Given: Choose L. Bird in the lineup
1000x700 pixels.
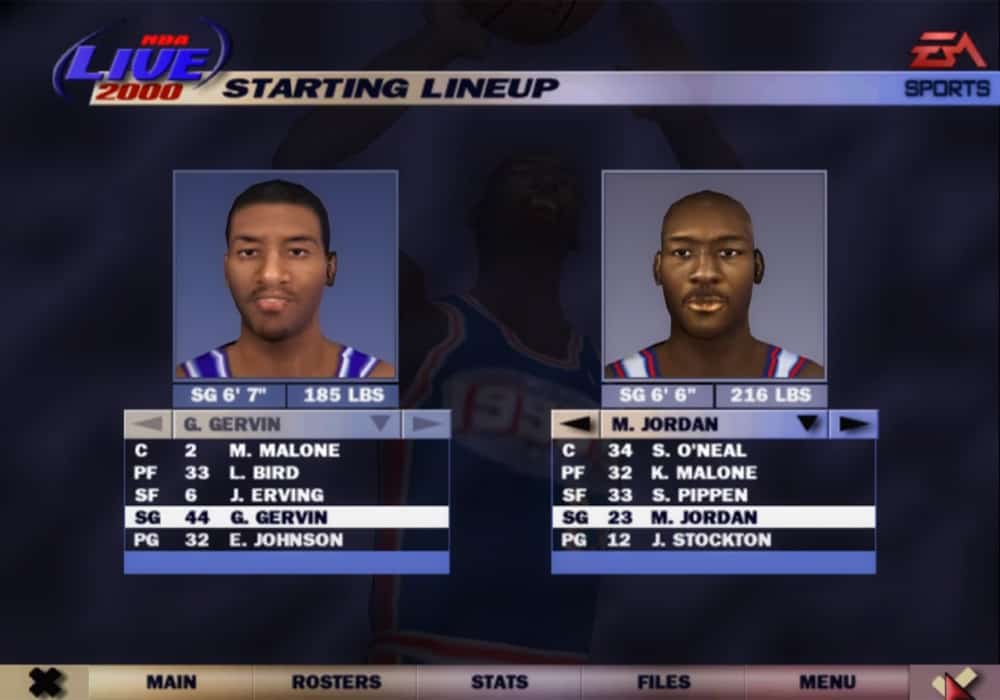Looking at the screenshot, I should pos(286,473).
